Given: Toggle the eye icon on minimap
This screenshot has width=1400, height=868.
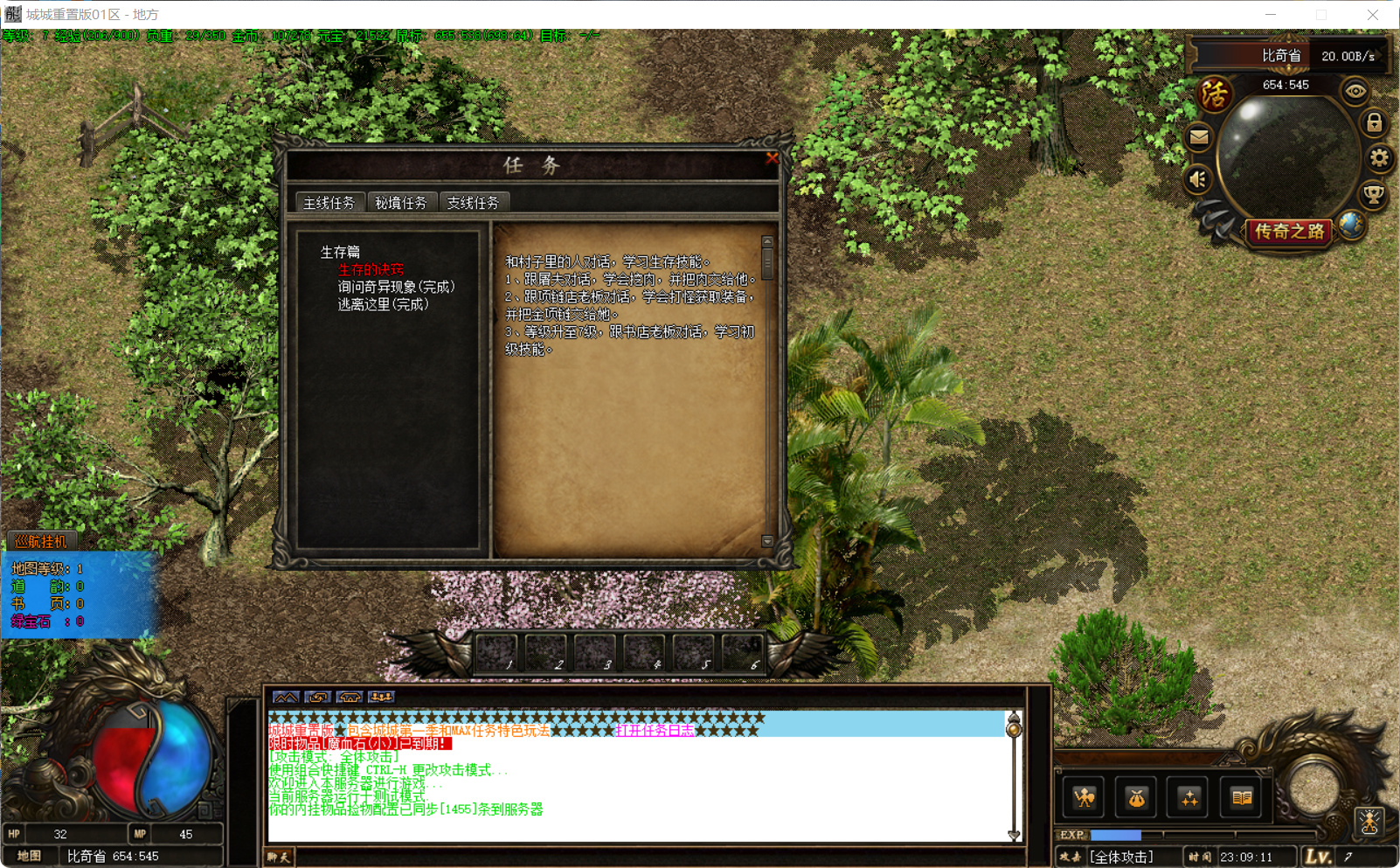Looking at the screenshot, I should 1356,92.
